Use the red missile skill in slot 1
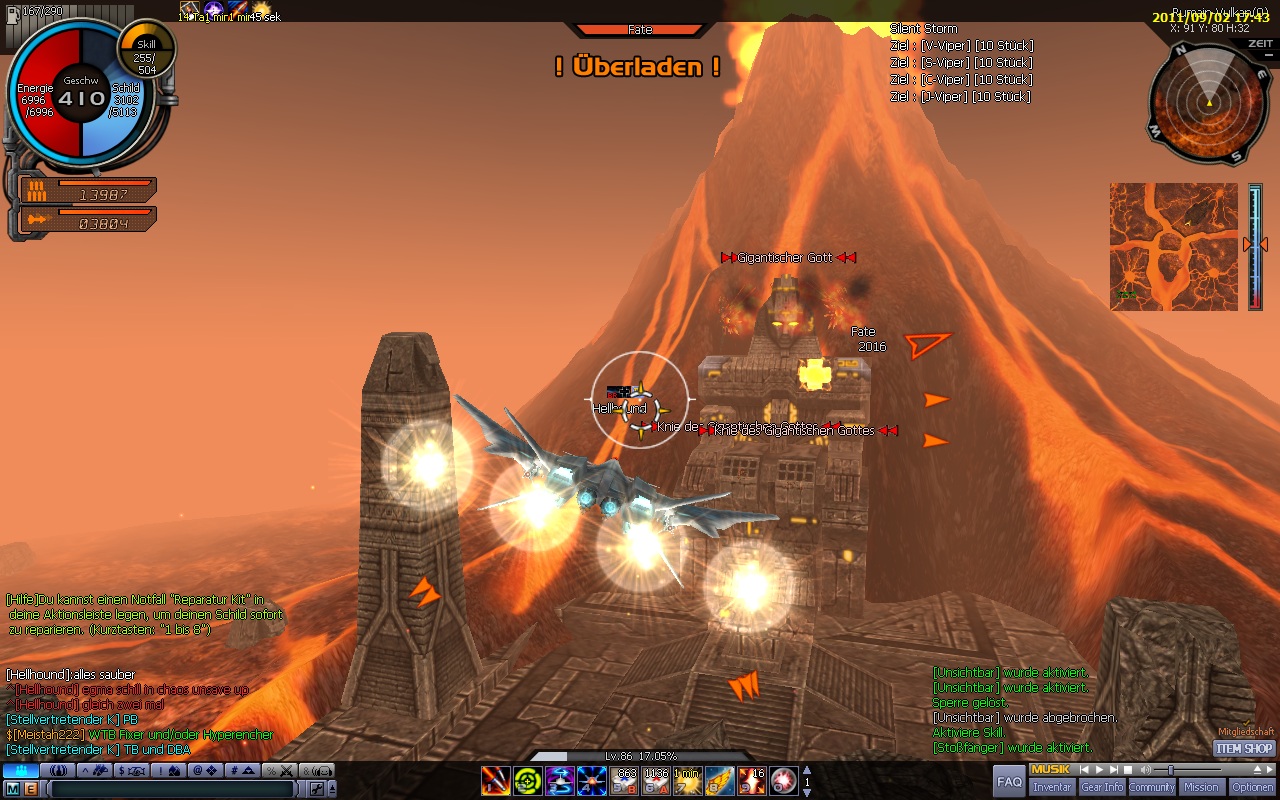 (496, 781)
